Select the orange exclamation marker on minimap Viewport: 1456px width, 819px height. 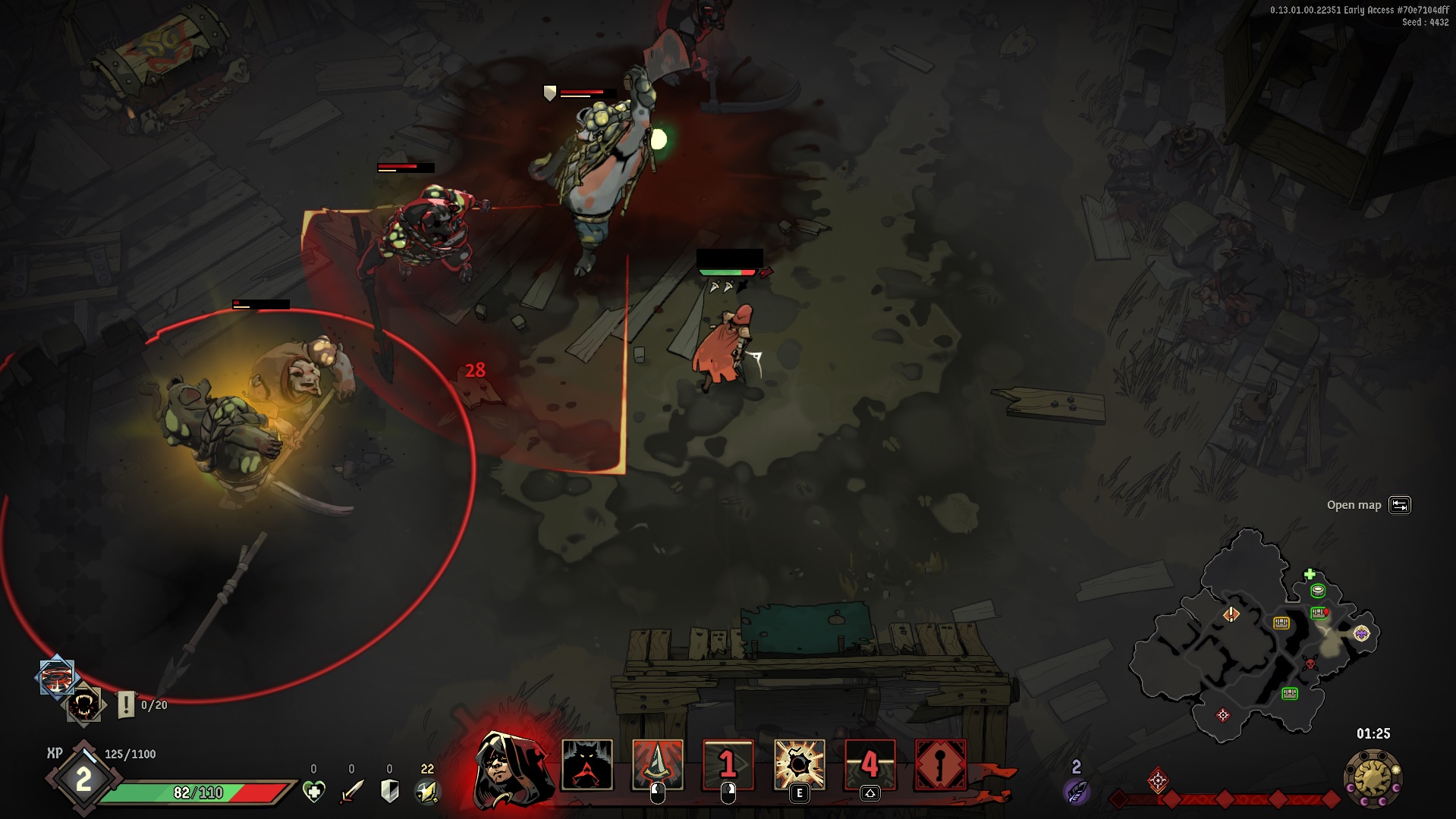tap(1231, 613)
